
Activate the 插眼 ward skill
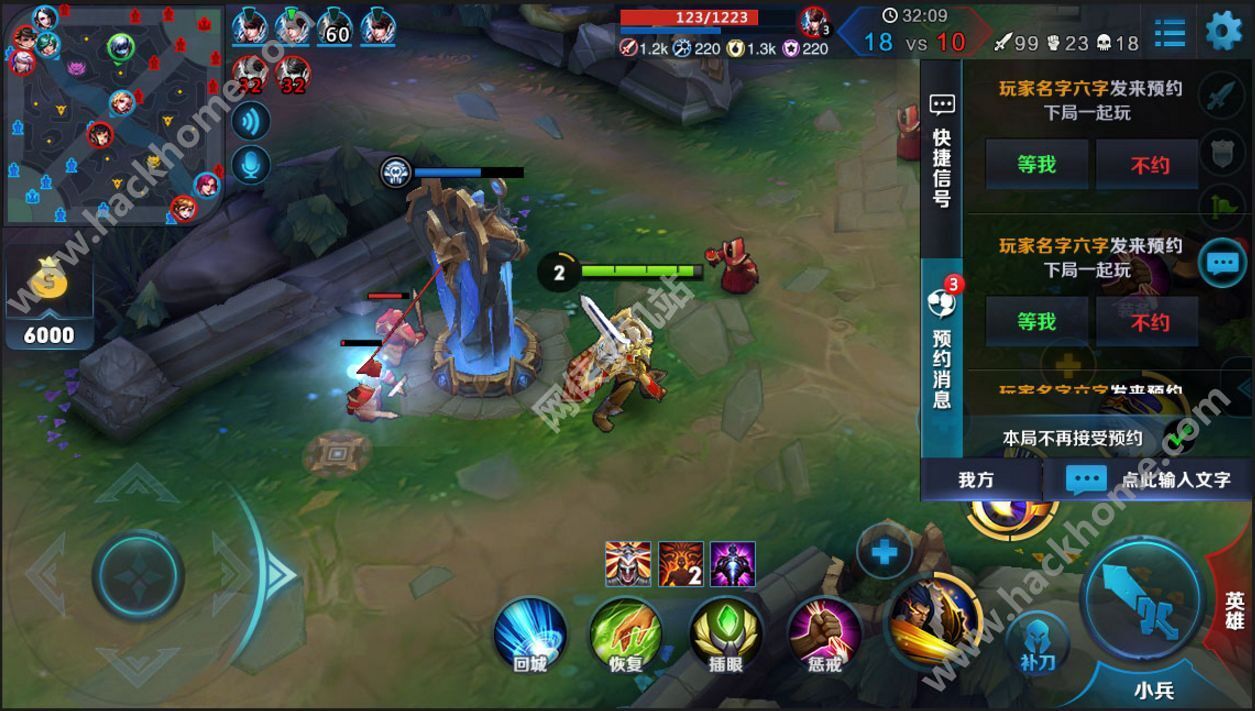[x=726, y=634]
